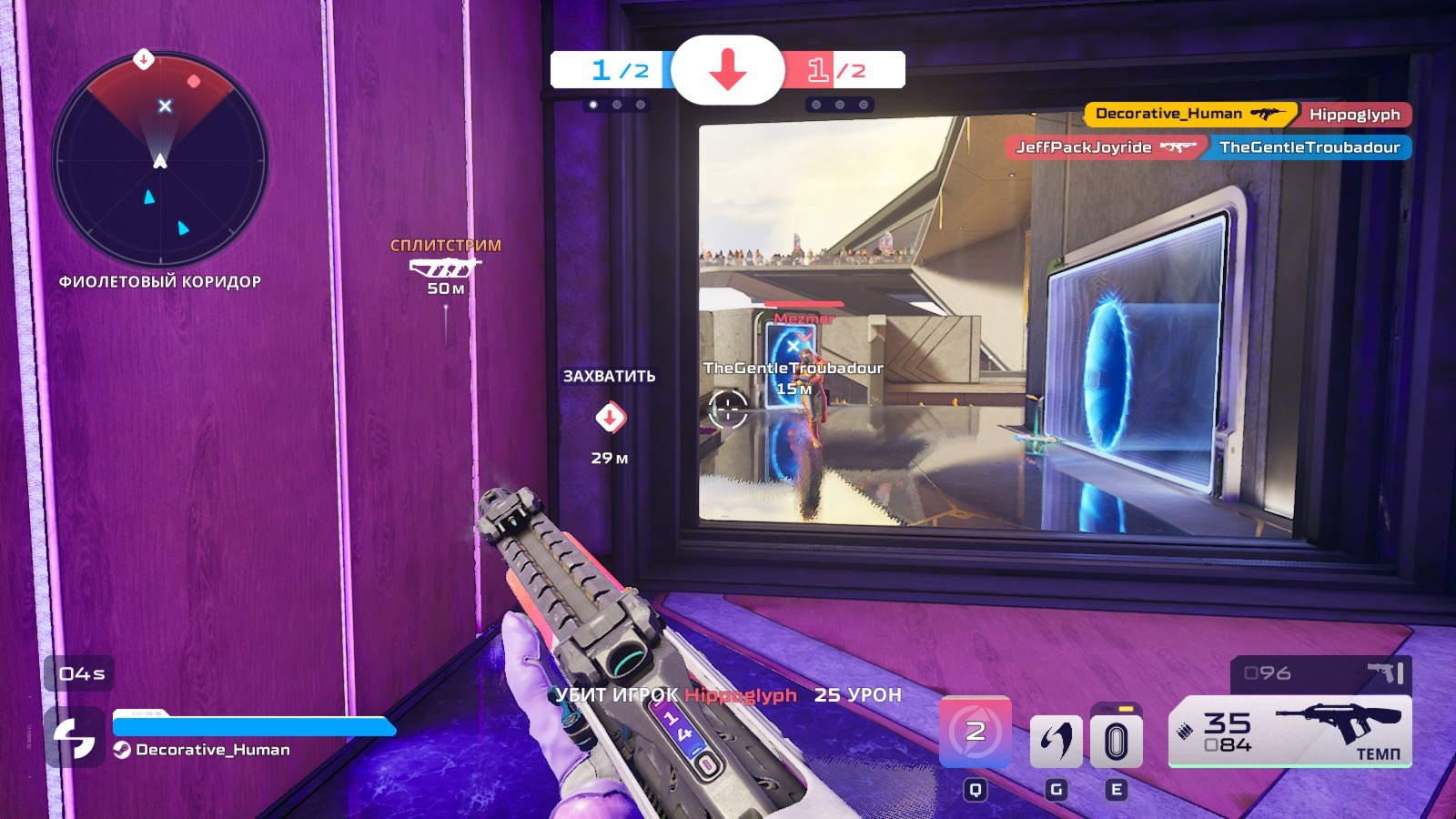Select the Decorative_Human killed Hippoglyph feed entry

(1248, 115)
